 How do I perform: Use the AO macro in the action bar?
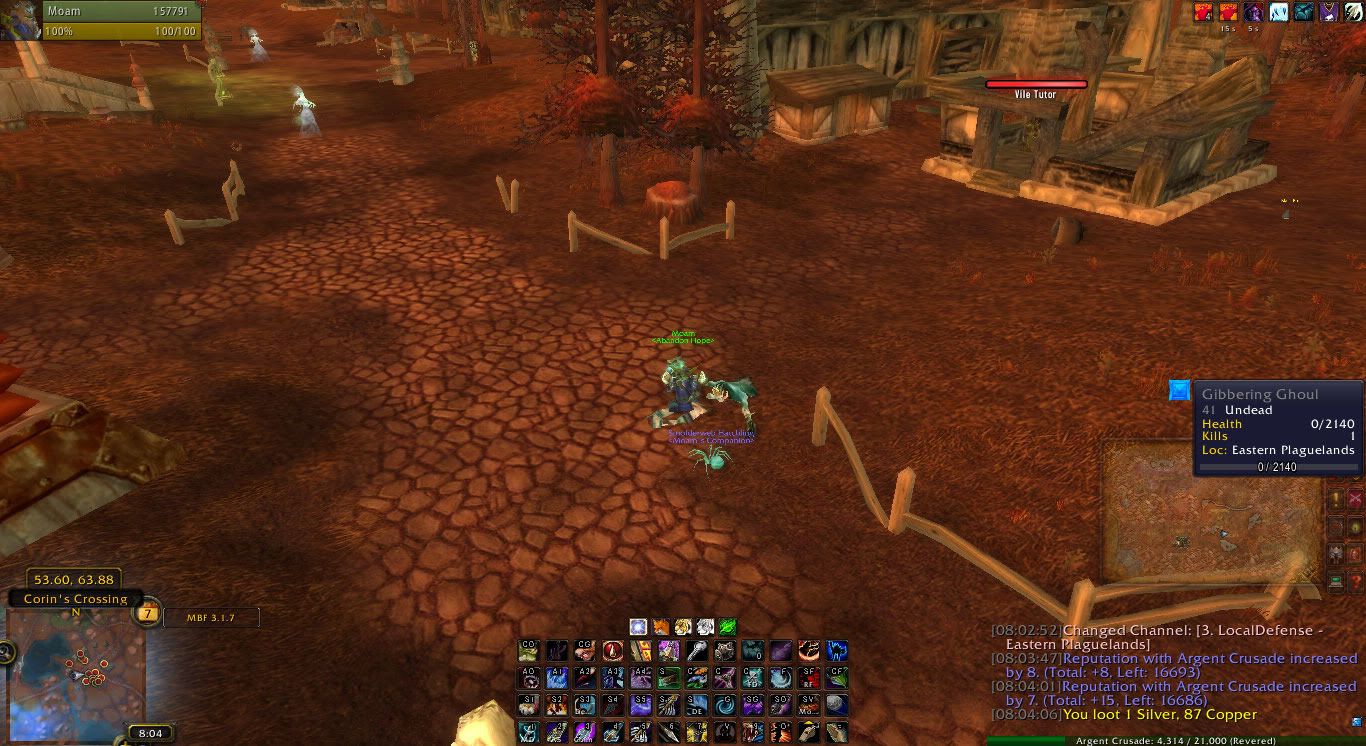527,676
